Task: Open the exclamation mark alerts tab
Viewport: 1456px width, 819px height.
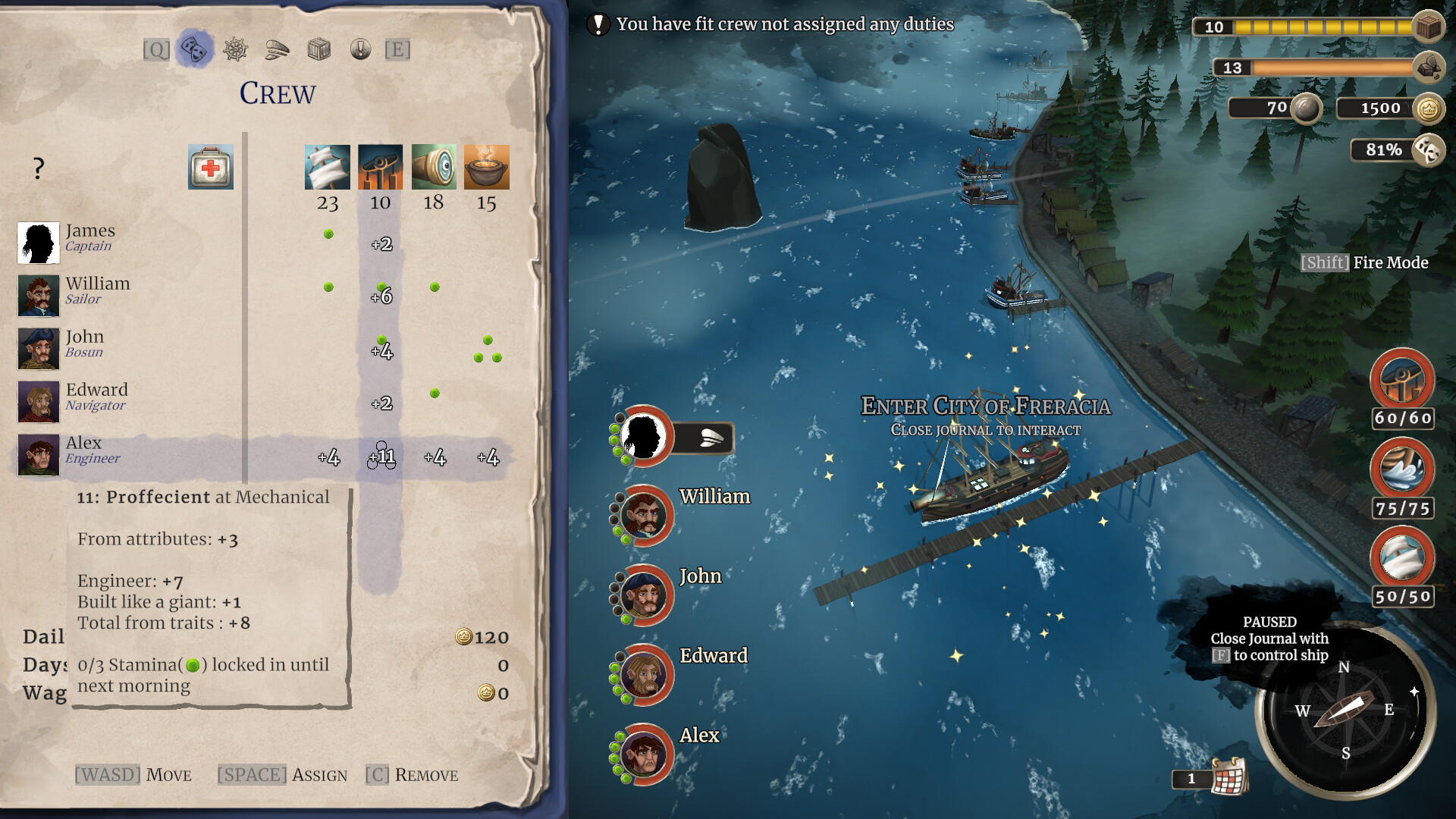Action: (x=360, y=50)
